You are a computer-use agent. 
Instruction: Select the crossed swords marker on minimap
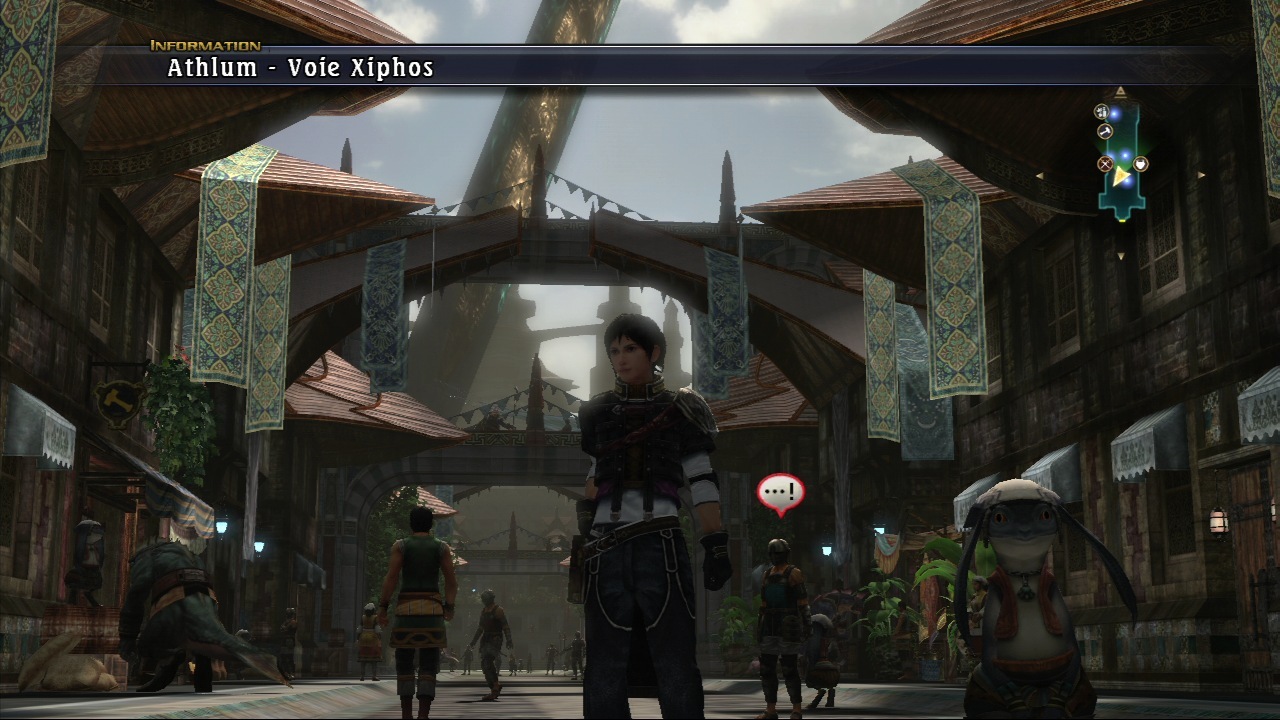click(x=1105, y=164)
